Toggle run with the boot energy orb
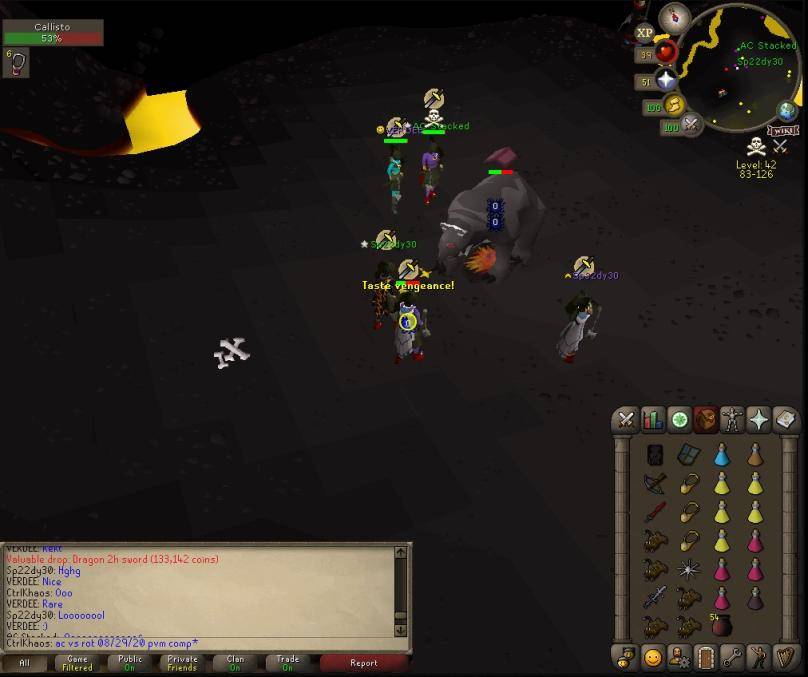Viewport: 808px width, 677px height. 673,105
